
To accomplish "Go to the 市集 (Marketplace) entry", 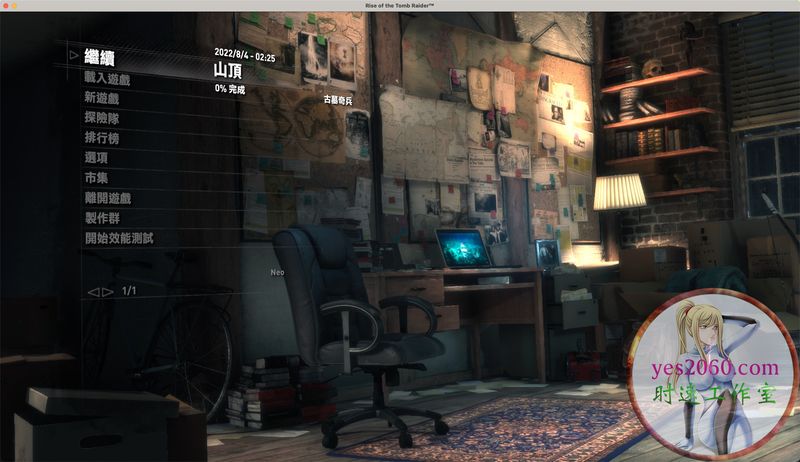I will pos(96,178).
